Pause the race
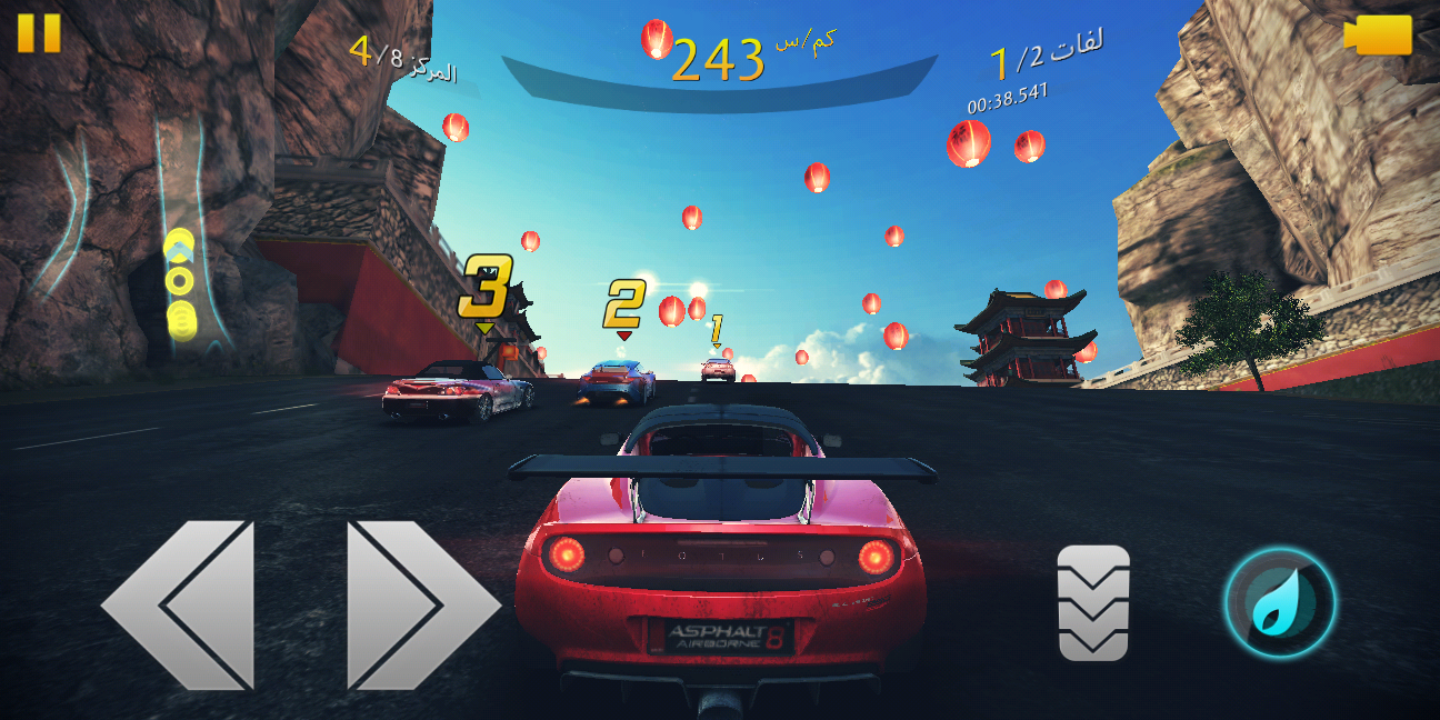 tap(39, 33)
